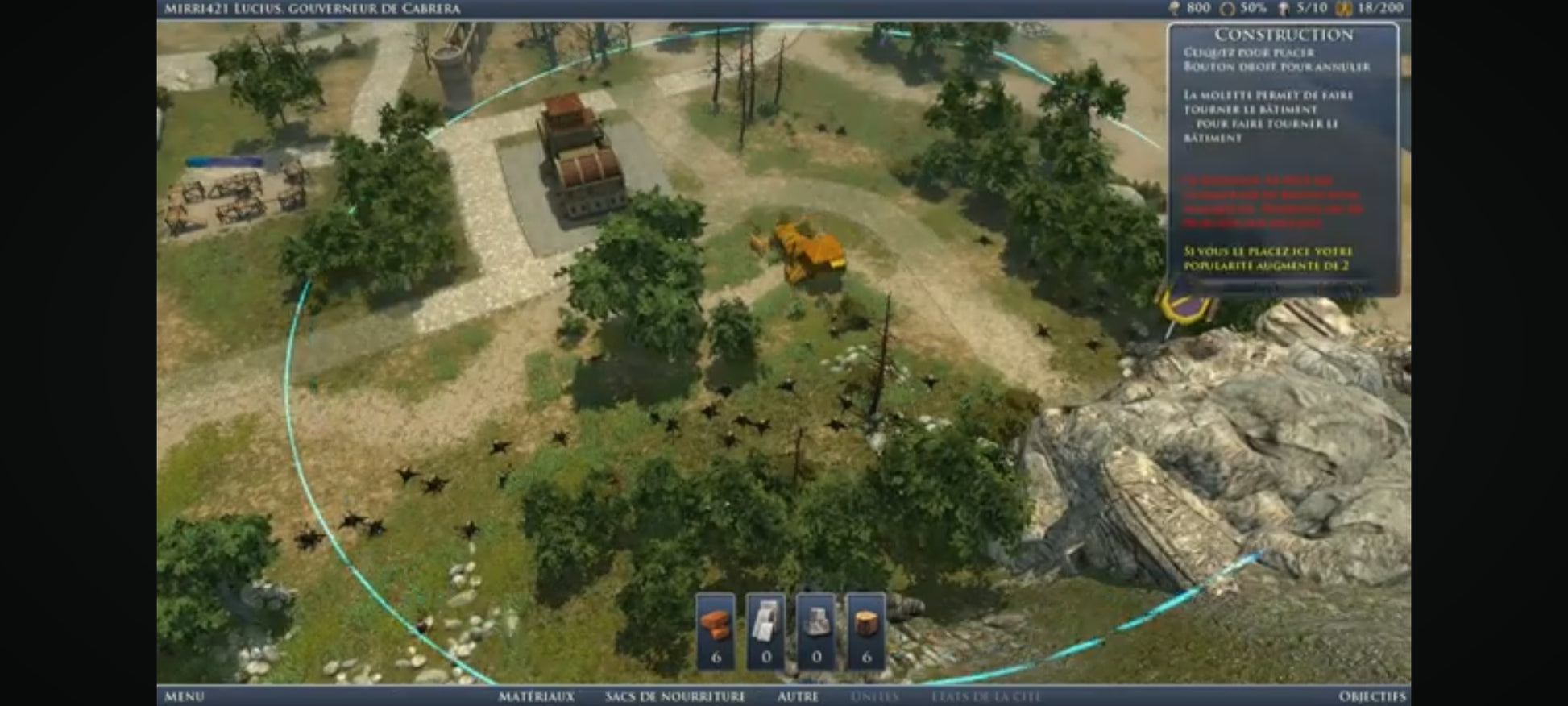This screenshot has width=1568, height=706.
Task: Show the Unités category
Action: [874, 696]
